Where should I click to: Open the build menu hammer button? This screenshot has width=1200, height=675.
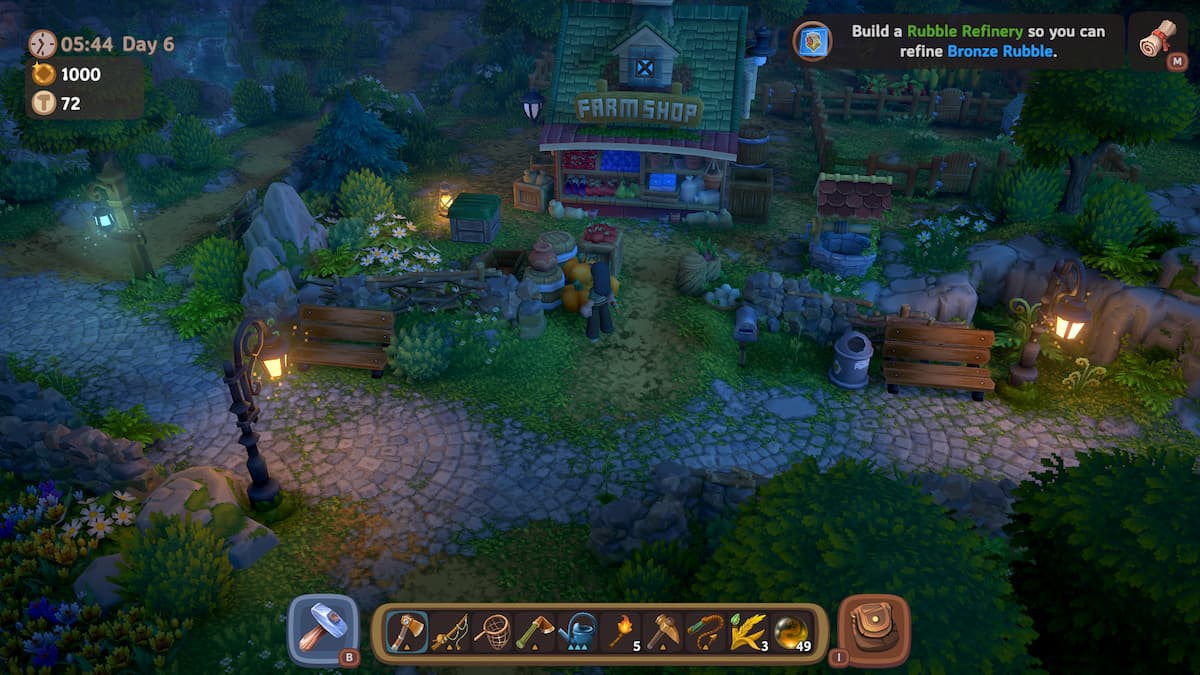coord(323,630)
